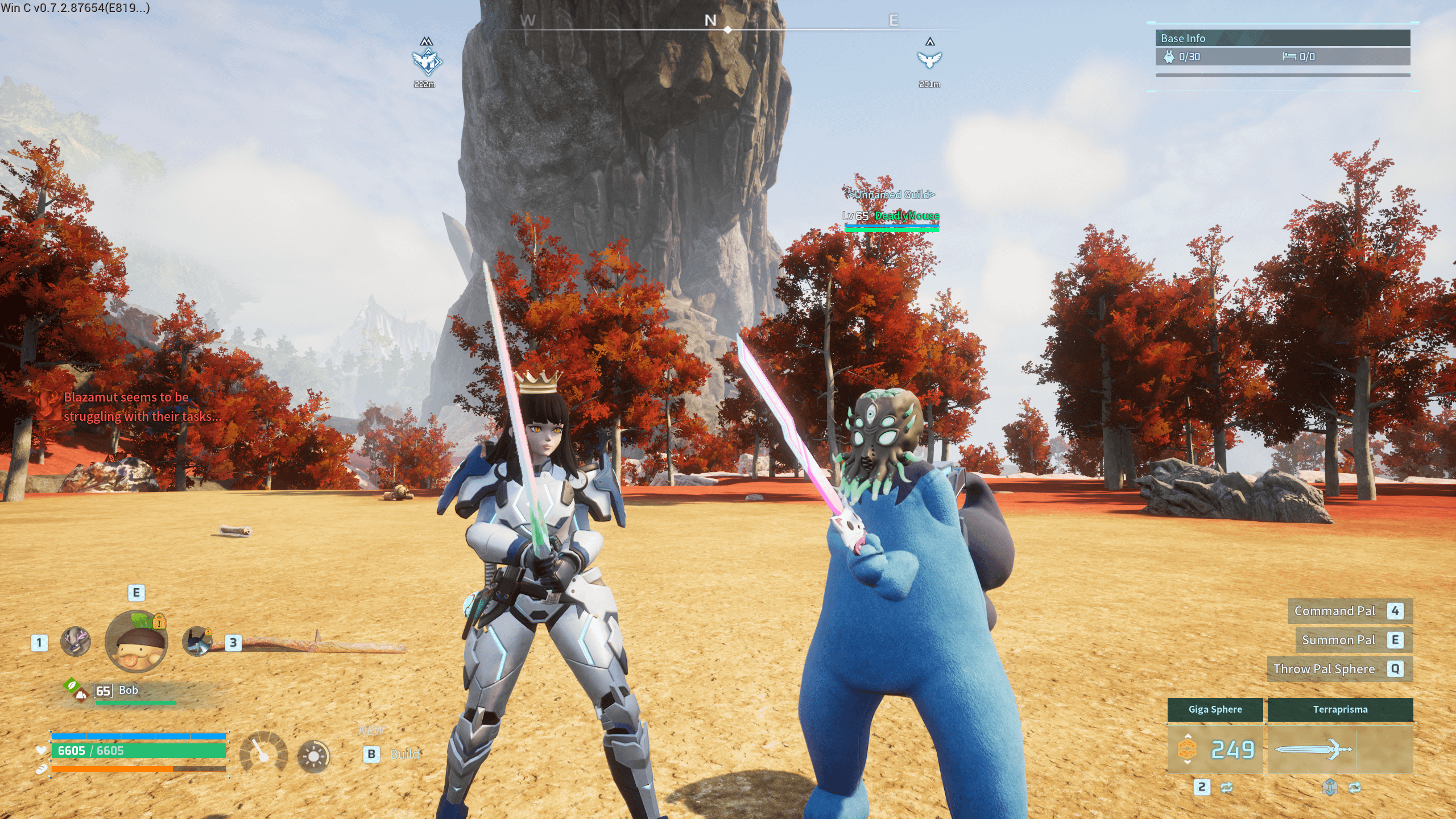Click the temperature gauge dial

point(264,752)
